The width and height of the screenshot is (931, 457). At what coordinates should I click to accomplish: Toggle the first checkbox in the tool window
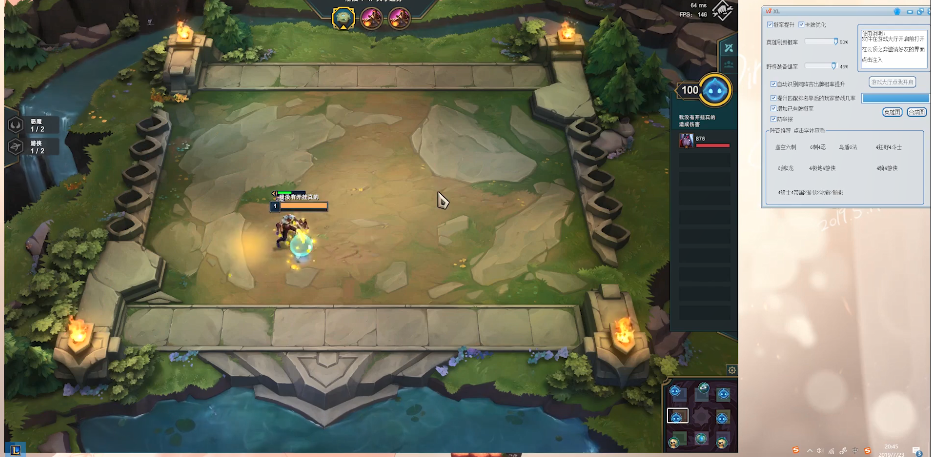[x=768, y=24]
